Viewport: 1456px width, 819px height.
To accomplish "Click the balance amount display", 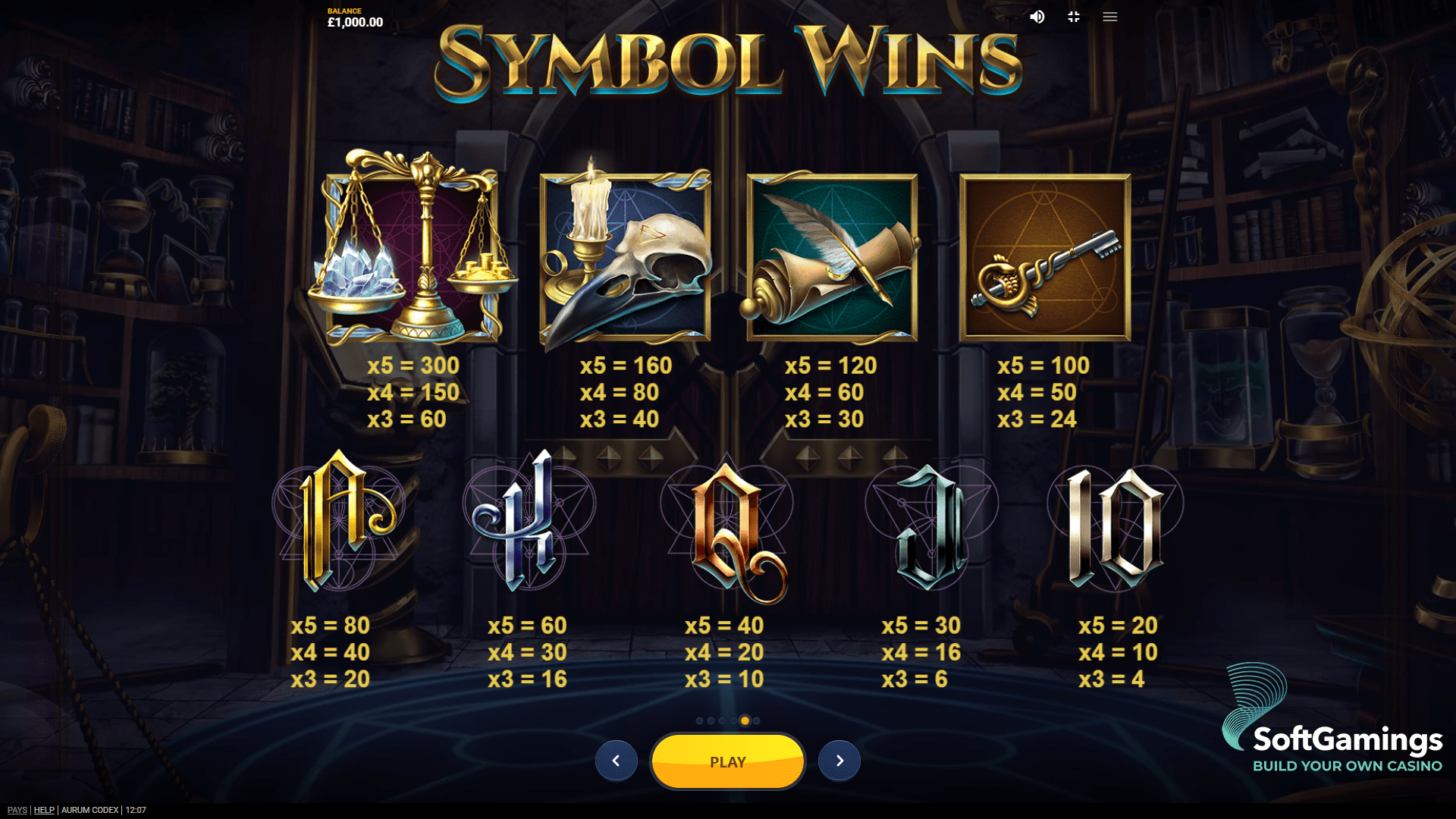I will click(x=353, y=22).
